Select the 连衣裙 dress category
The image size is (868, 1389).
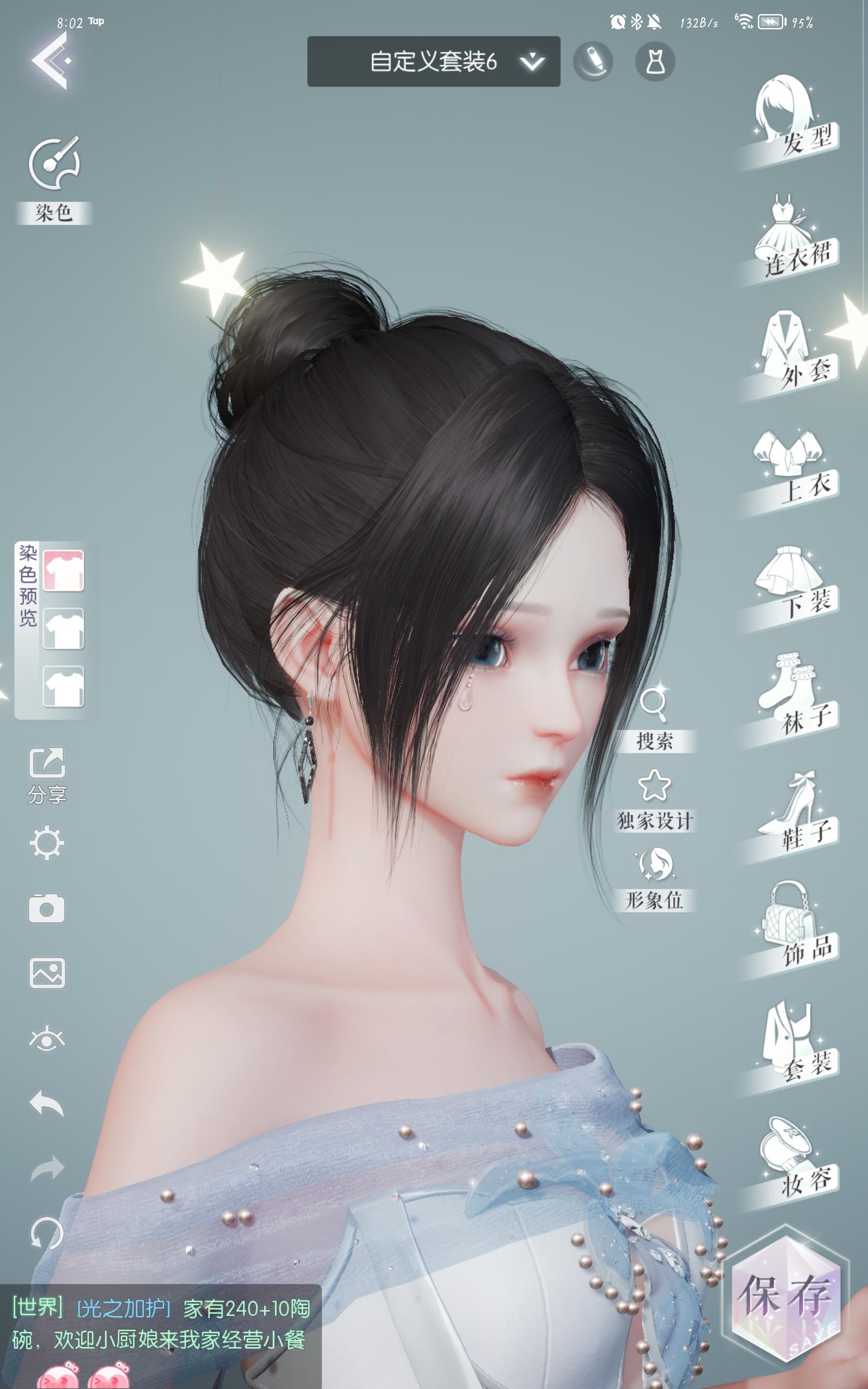[x=792, y=238]
